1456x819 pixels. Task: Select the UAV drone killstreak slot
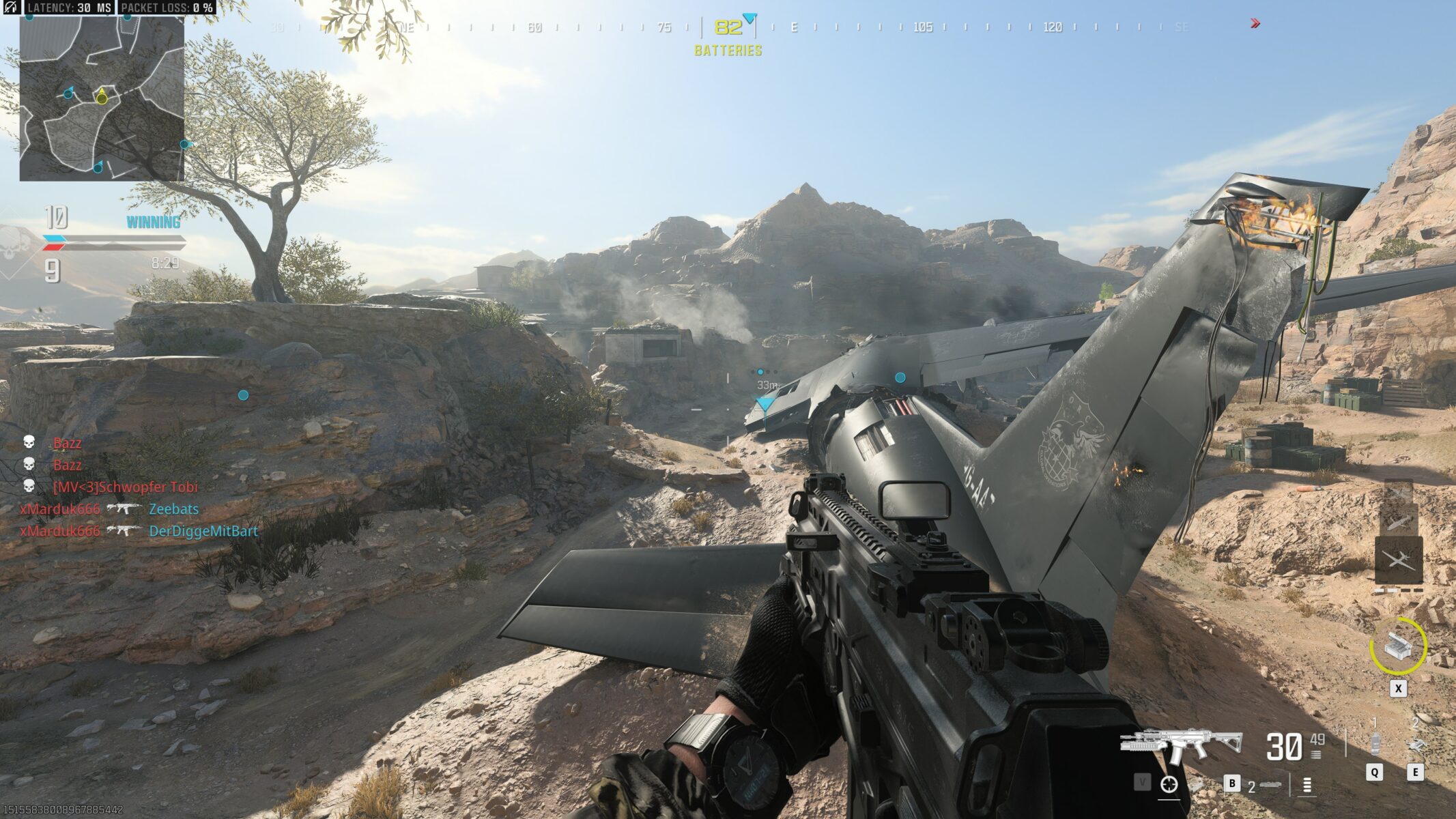[x=1398, y=561]
